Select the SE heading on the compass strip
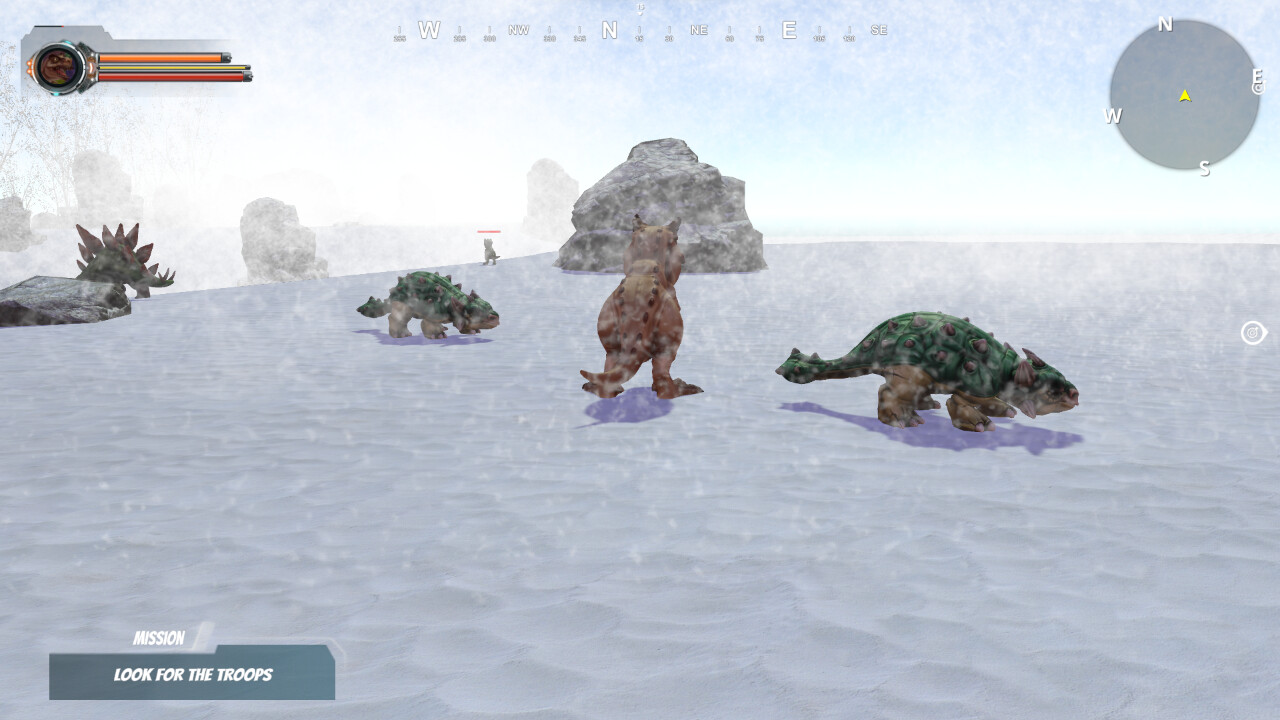Screen dimensions: 1280x720 pos(879,30)
